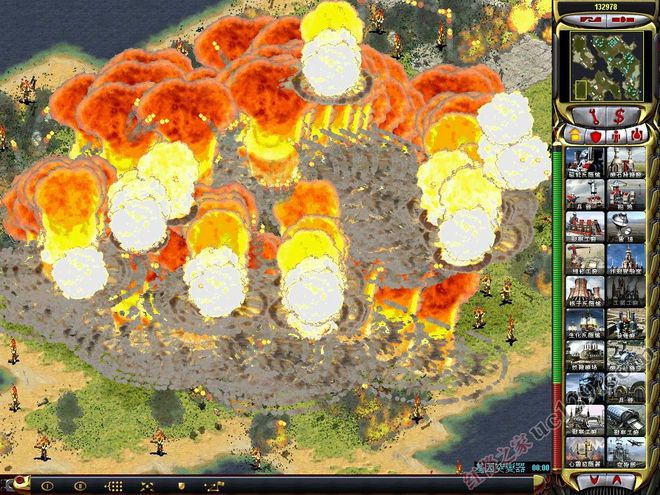Switch to the vehicles build tab

pyautogui.click(x=636, y=134)
